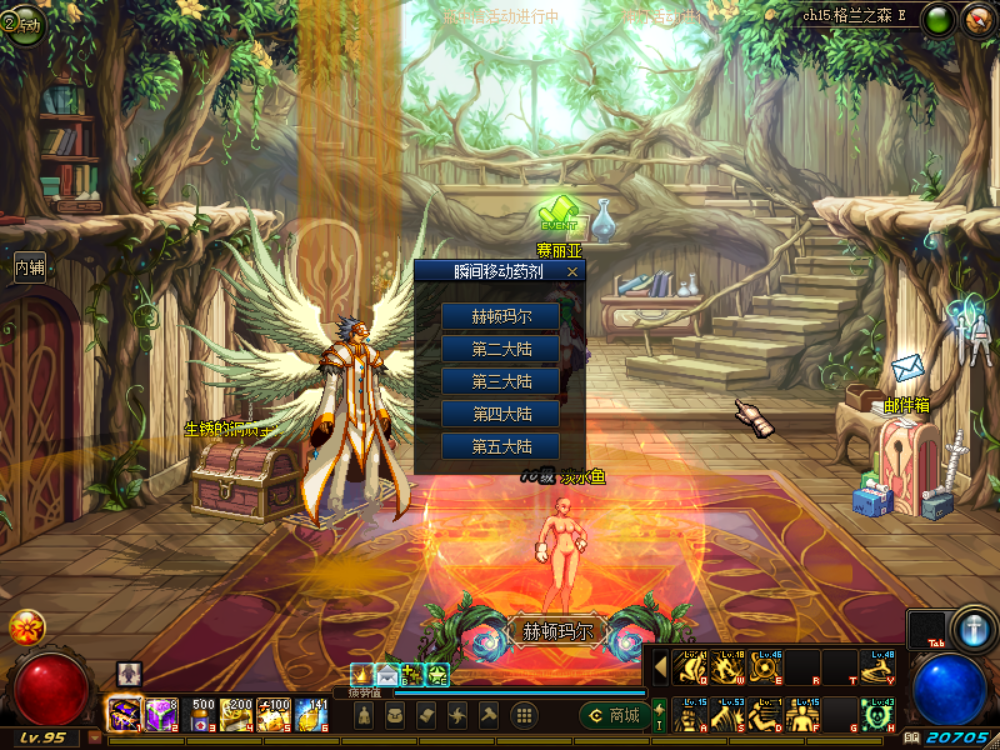The image size is (1000, 750).
Task: Close the 瞬间移动药剂 window
Action: (572, 271)
